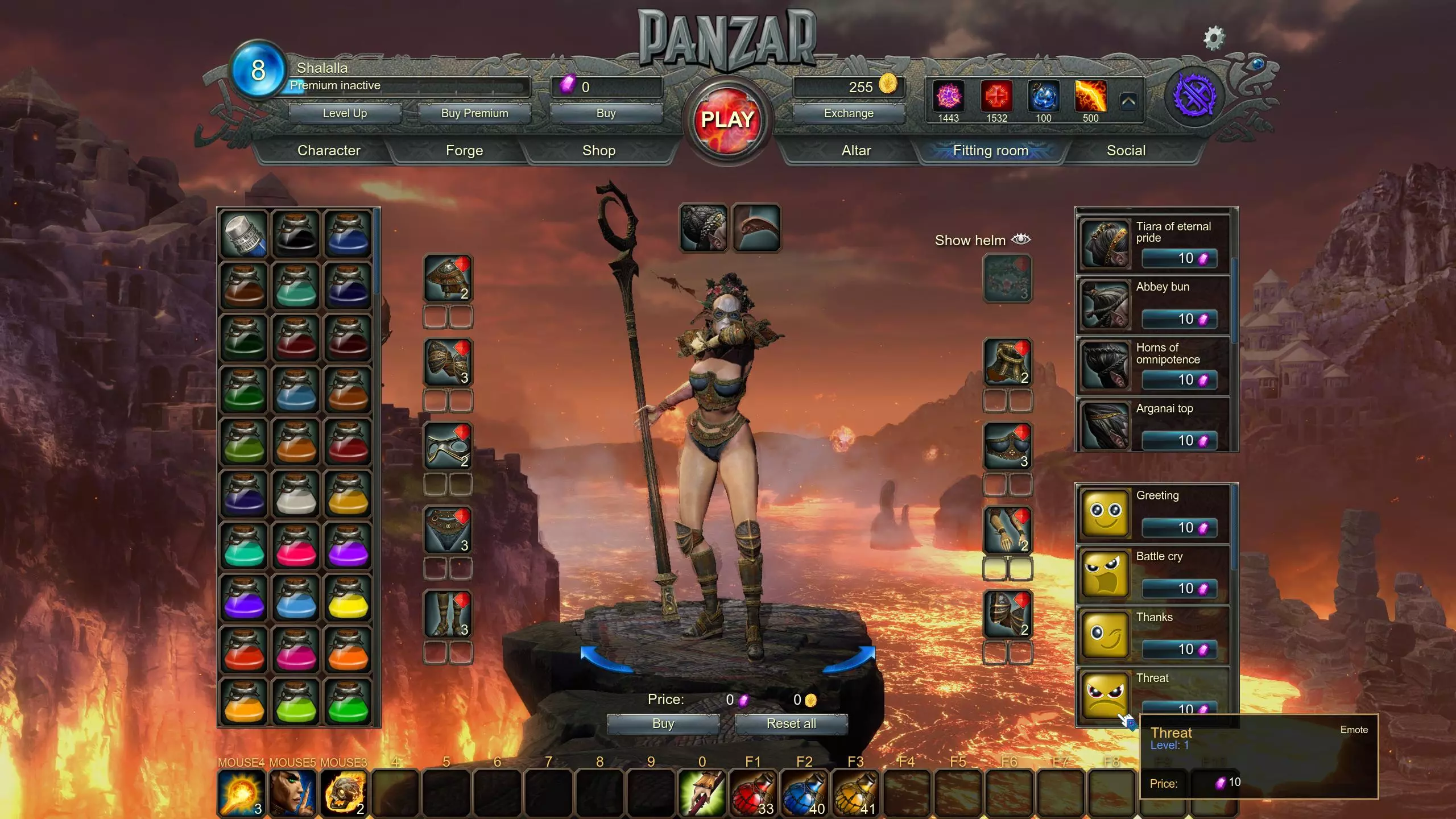Start a match with the PLAY button
1456x819 pixels.
pyautogui.click(x=727, y=120)
